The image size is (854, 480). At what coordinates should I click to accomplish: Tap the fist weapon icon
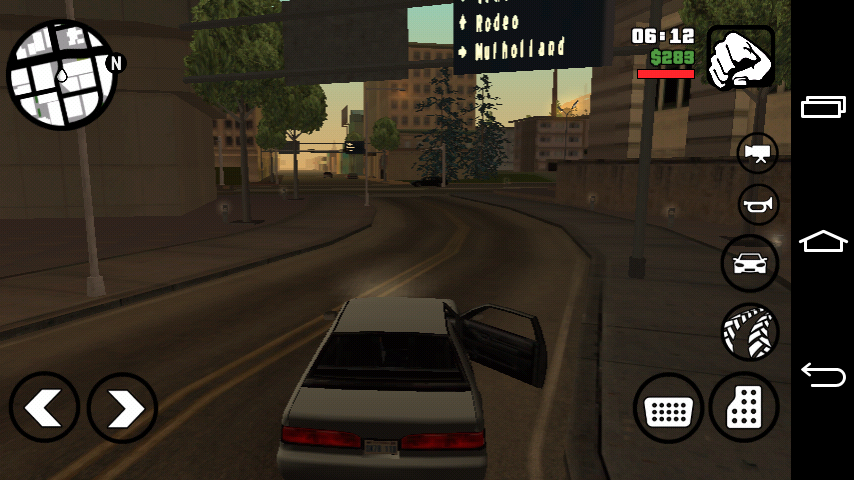[741, 57]
